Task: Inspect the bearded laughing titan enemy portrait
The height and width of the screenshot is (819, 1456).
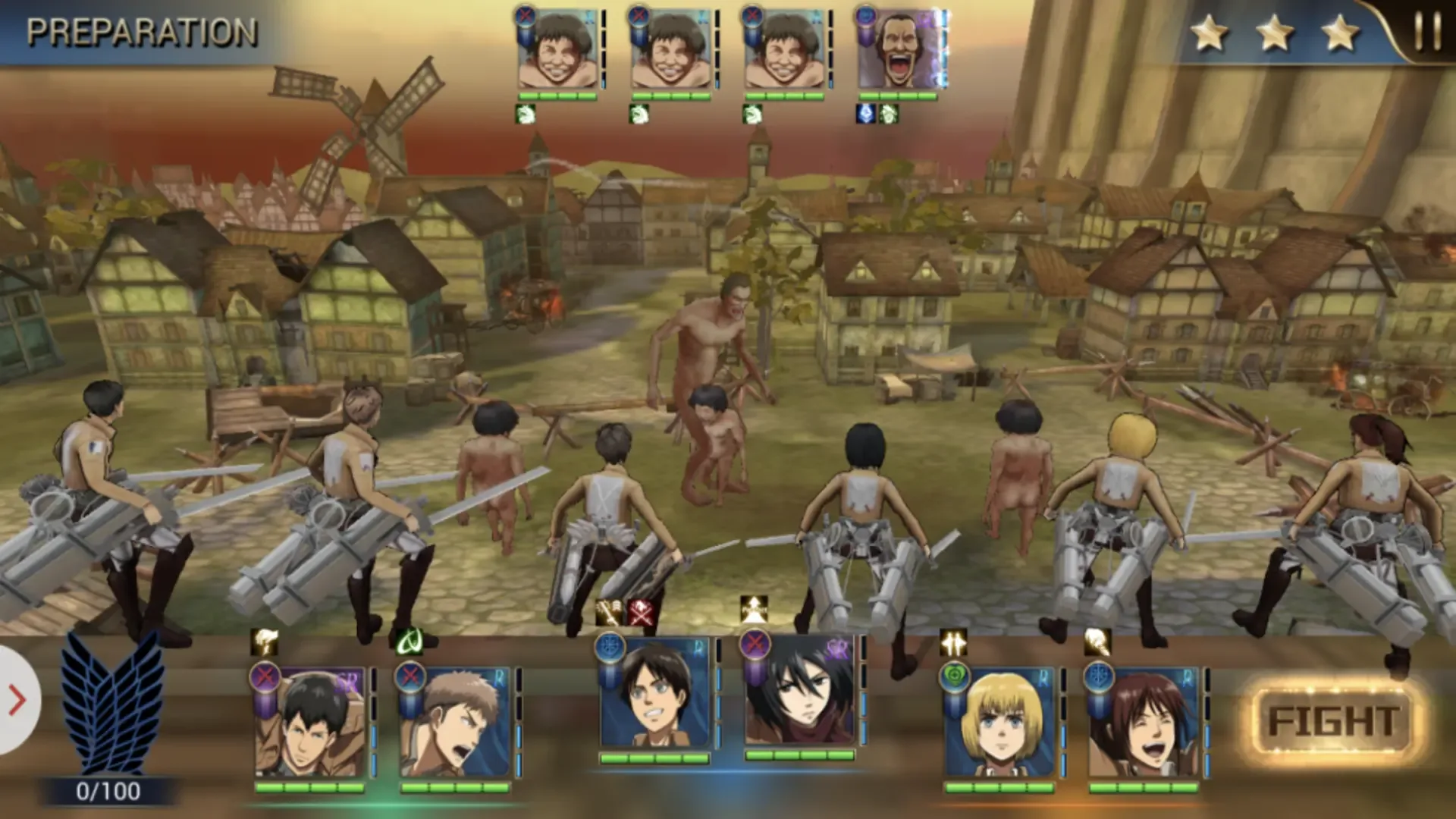Action: 899,50
